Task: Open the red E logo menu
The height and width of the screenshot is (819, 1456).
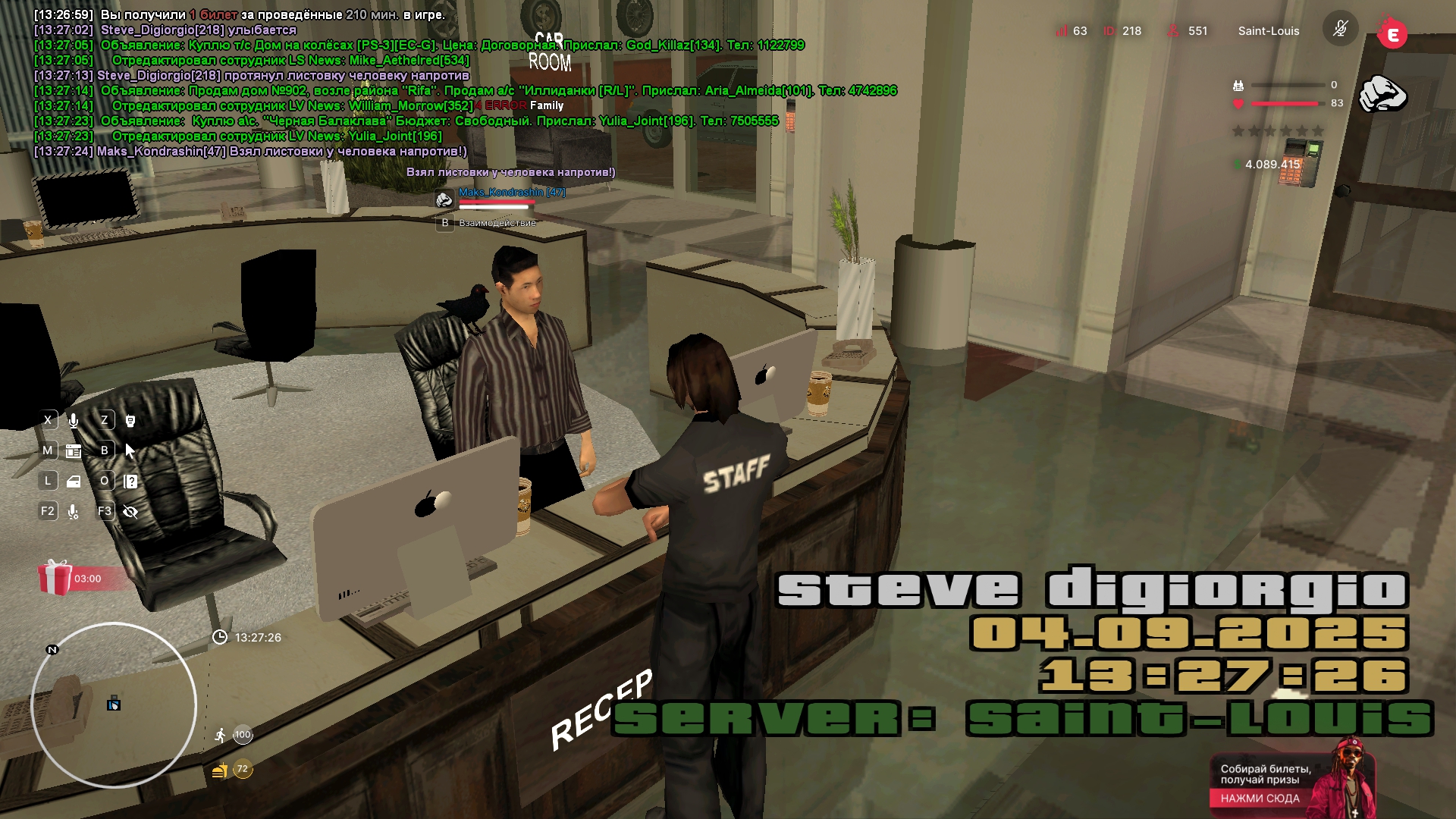Action: click(1392, 34)
